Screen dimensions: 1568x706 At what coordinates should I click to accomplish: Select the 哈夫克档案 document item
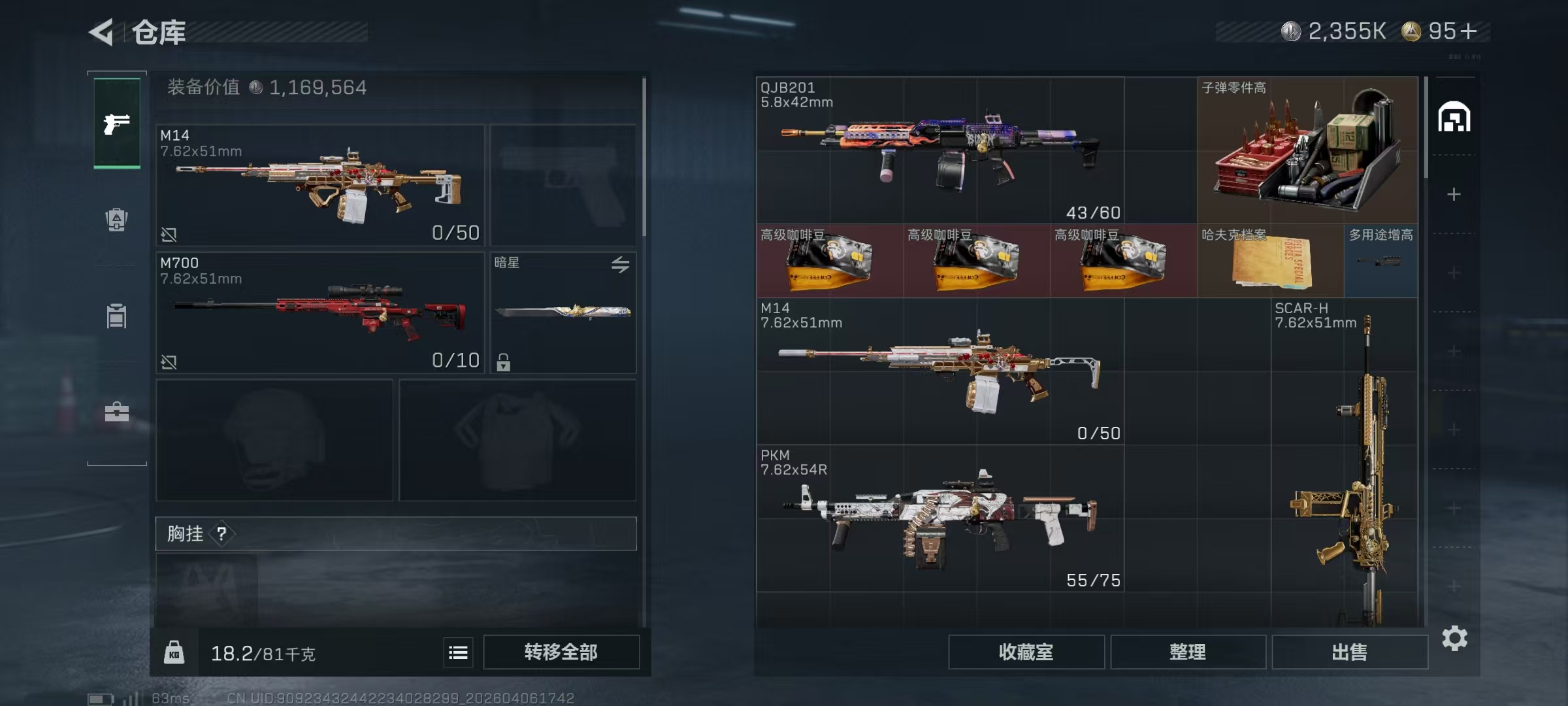[1271, 261]
